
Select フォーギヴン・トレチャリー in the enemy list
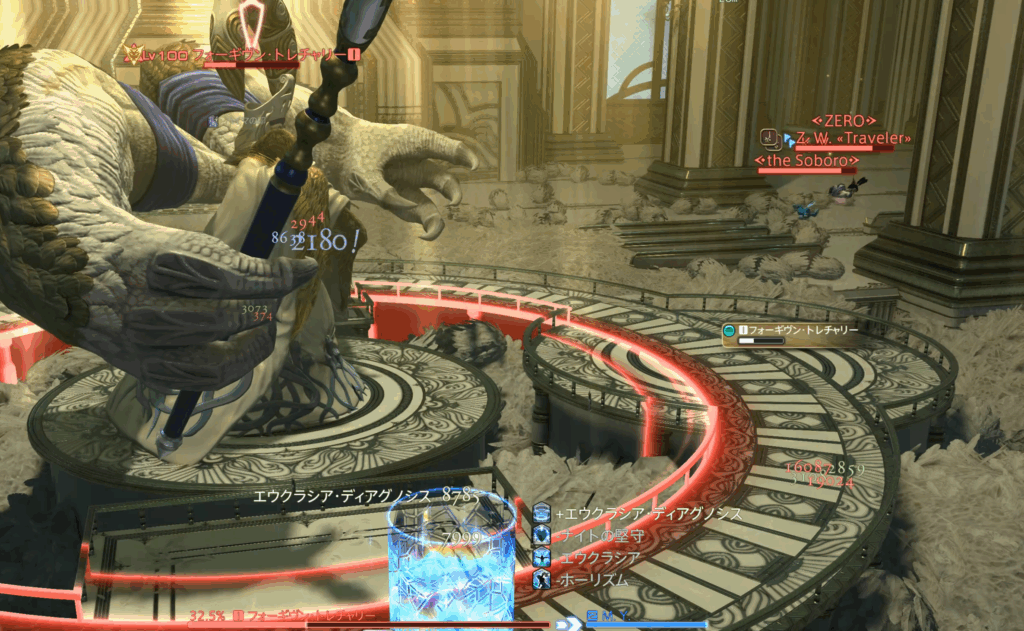click(x=797, y=330)
